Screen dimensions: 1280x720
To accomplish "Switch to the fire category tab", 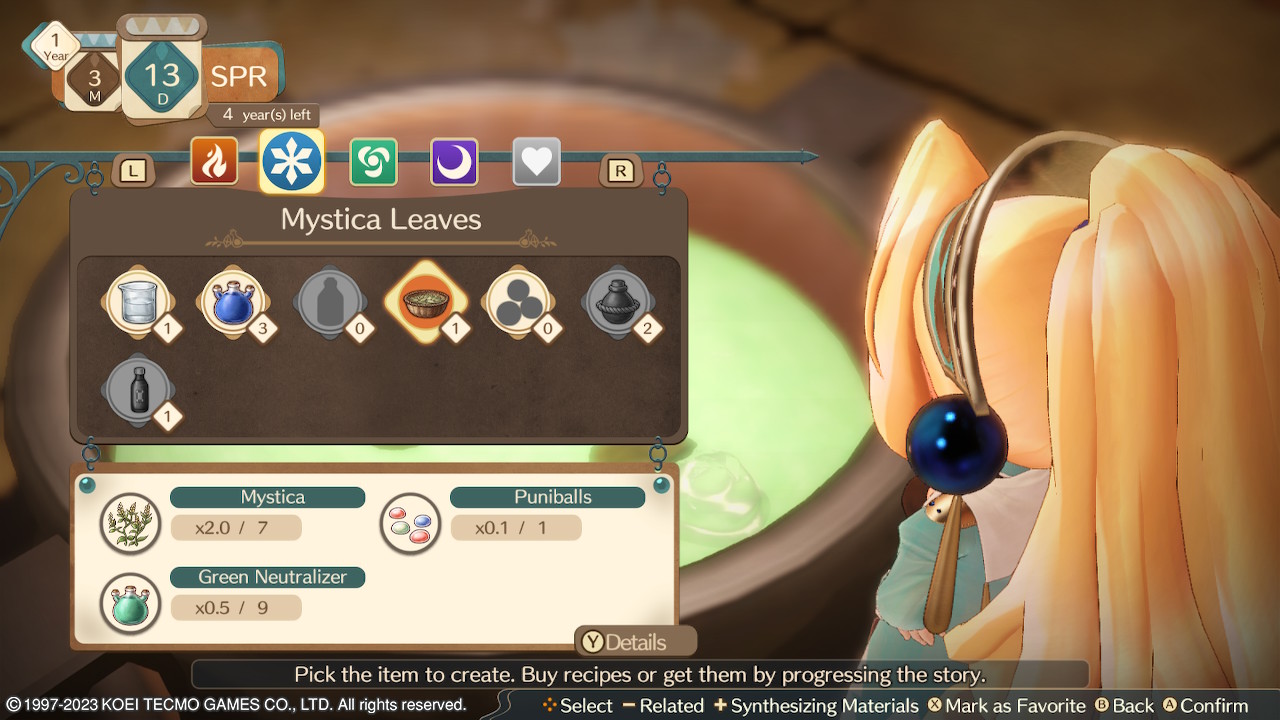I will click(214, 162).
